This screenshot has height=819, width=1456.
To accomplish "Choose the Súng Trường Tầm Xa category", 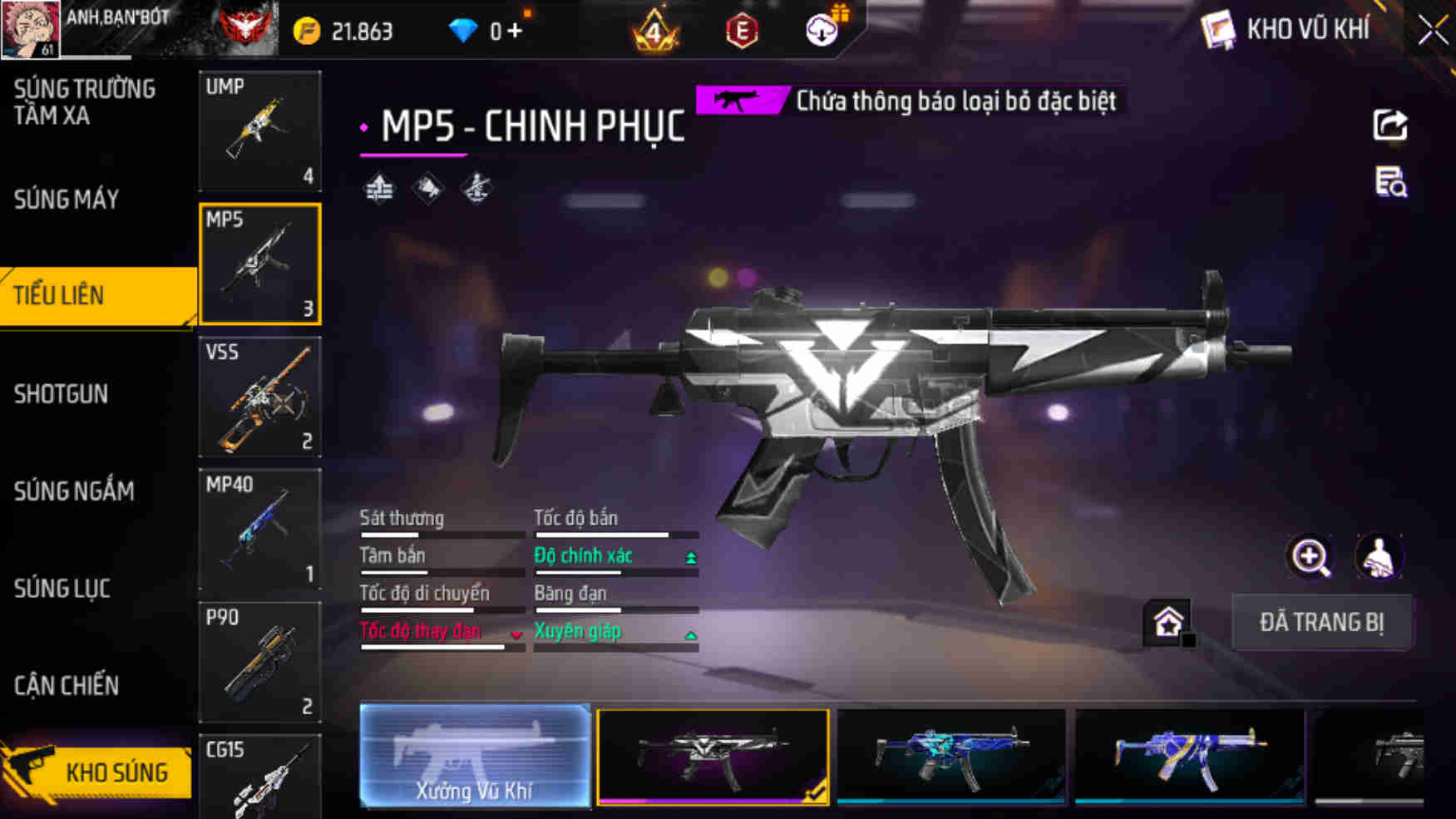I will pos(84,102).
